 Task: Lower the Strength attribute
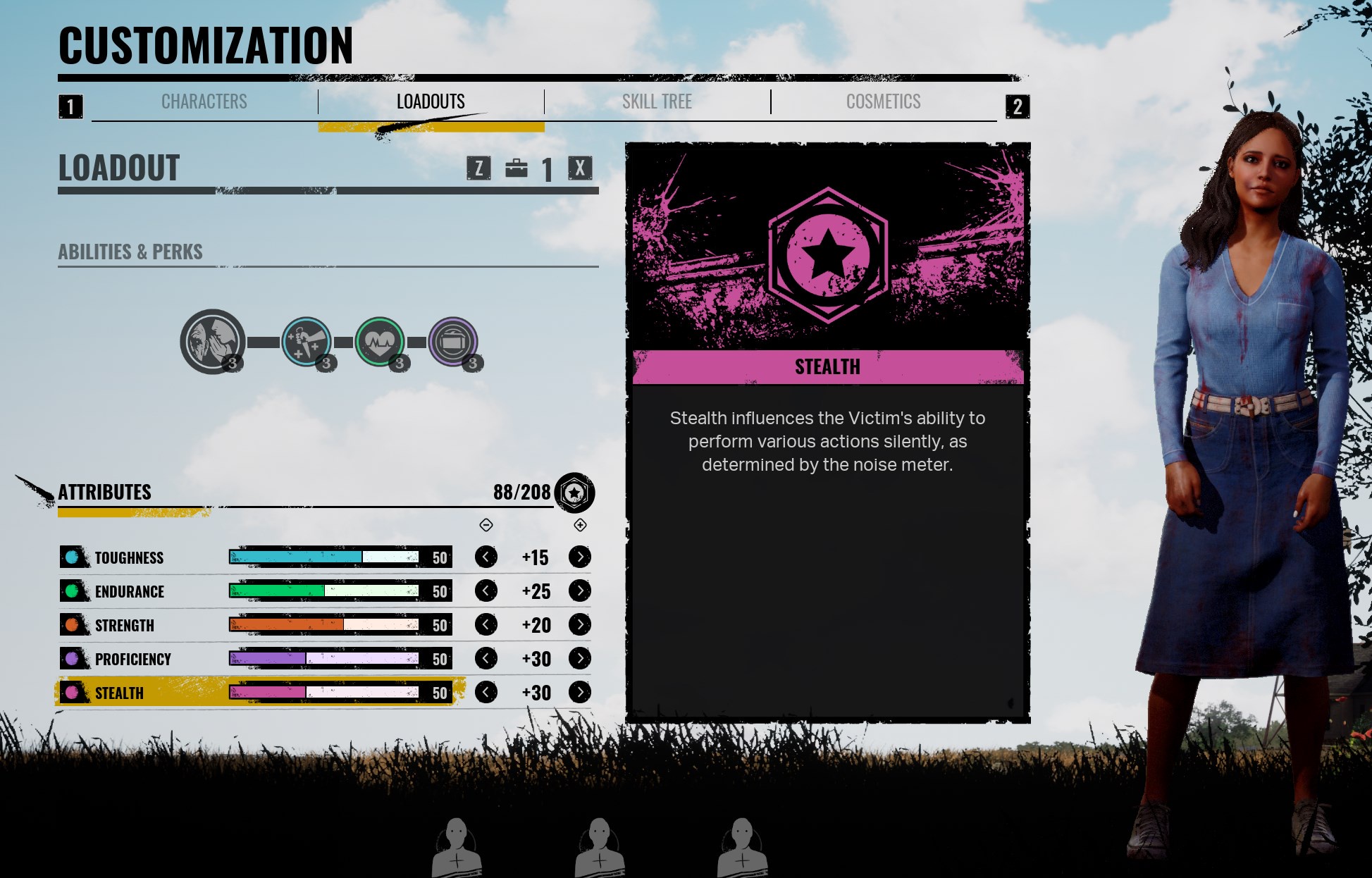pyautogui.click(x=486, y=625)
